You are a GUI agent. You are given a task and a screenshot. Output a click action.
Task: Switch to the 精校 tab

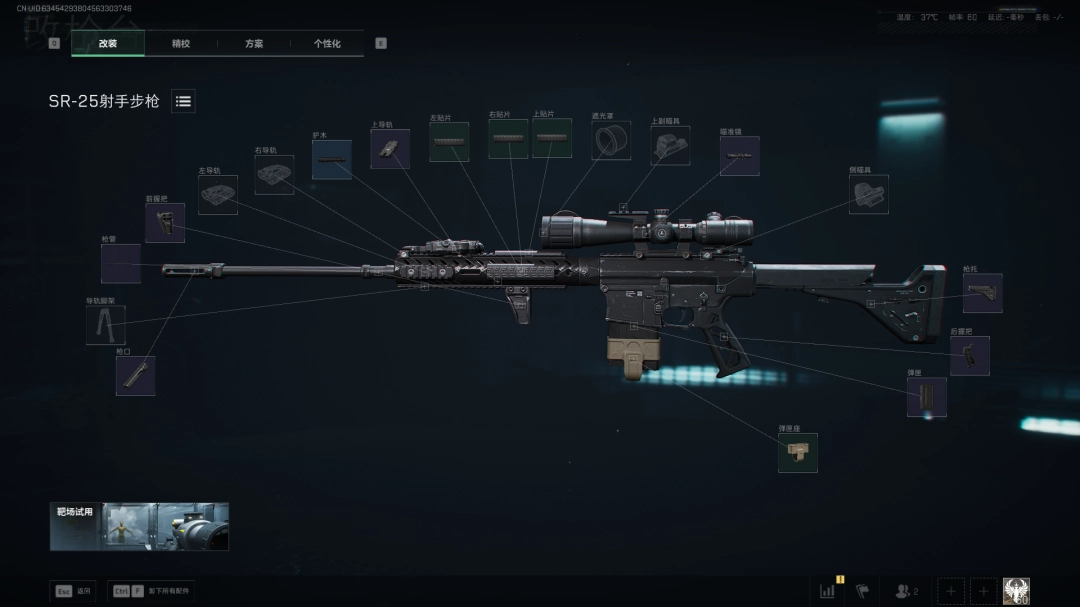click(x=181, y=44)
